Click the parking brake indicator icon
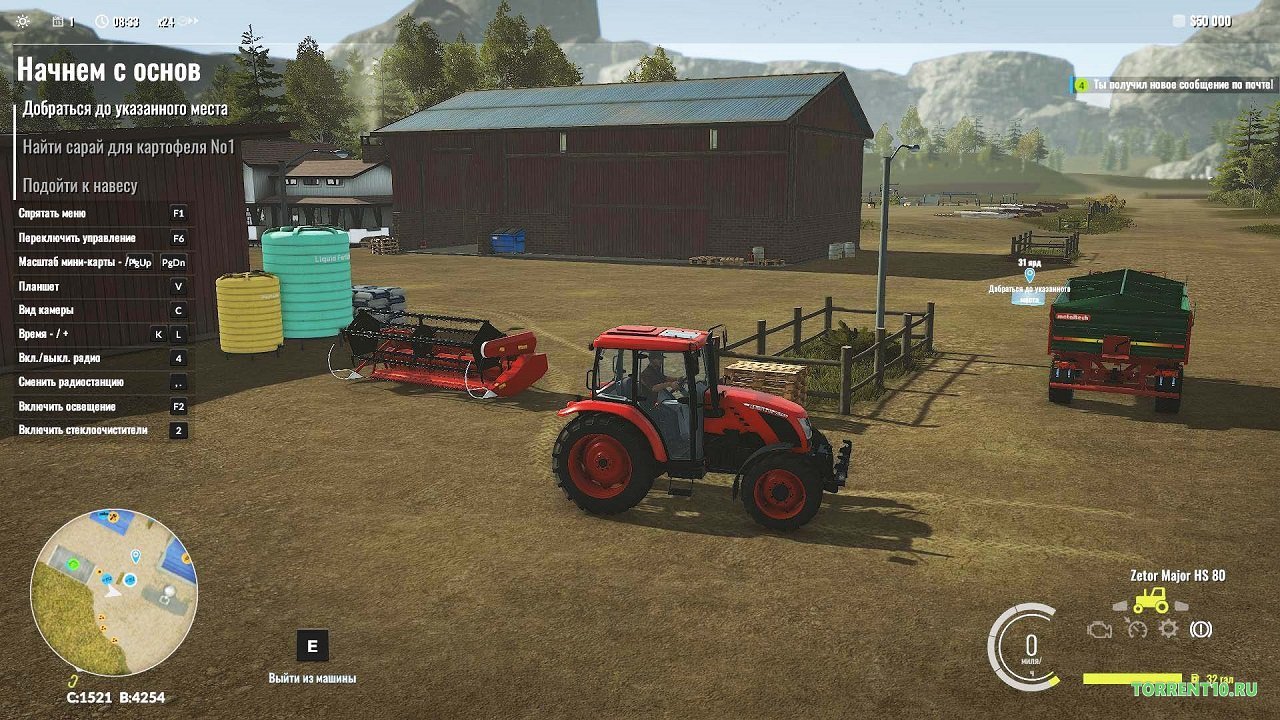1280x720 pixels. 1202,630
